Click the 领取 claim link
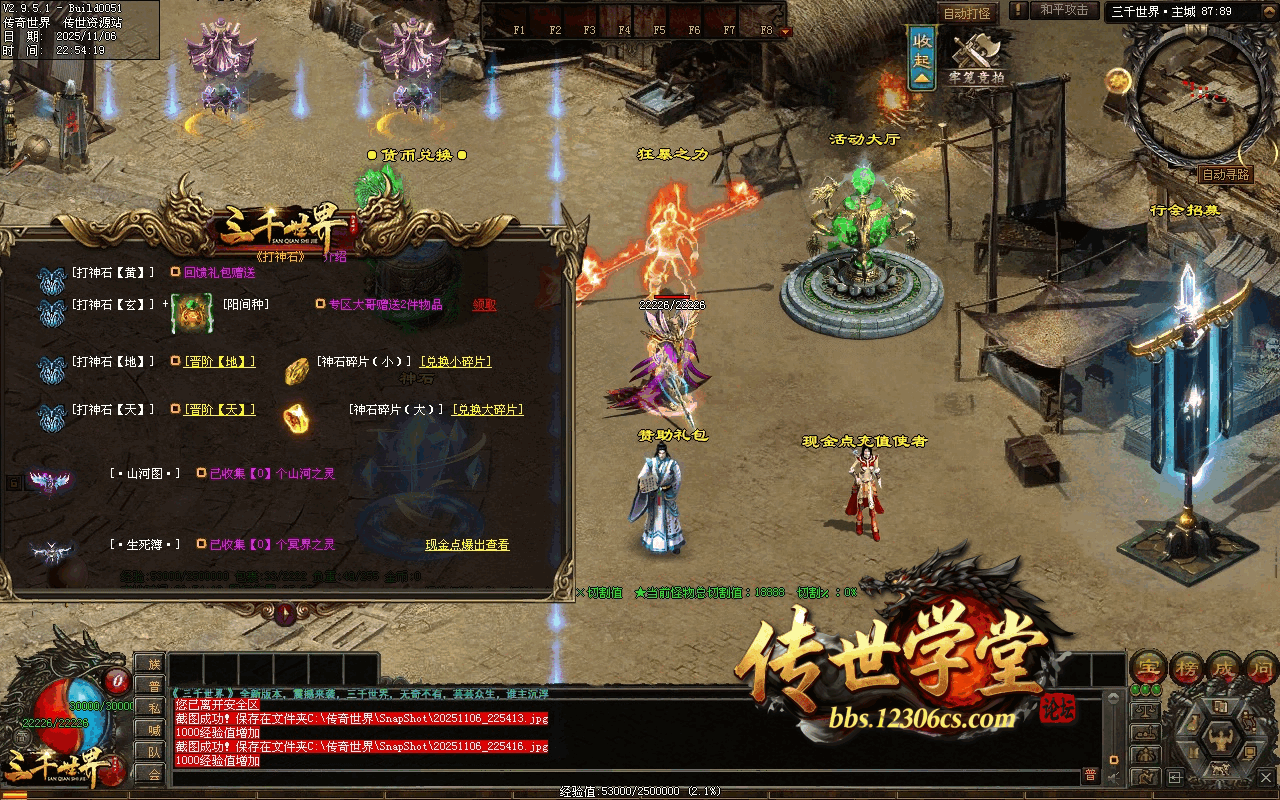The height and width of the screenshot is (800, 1280). [x=484, y=305]
